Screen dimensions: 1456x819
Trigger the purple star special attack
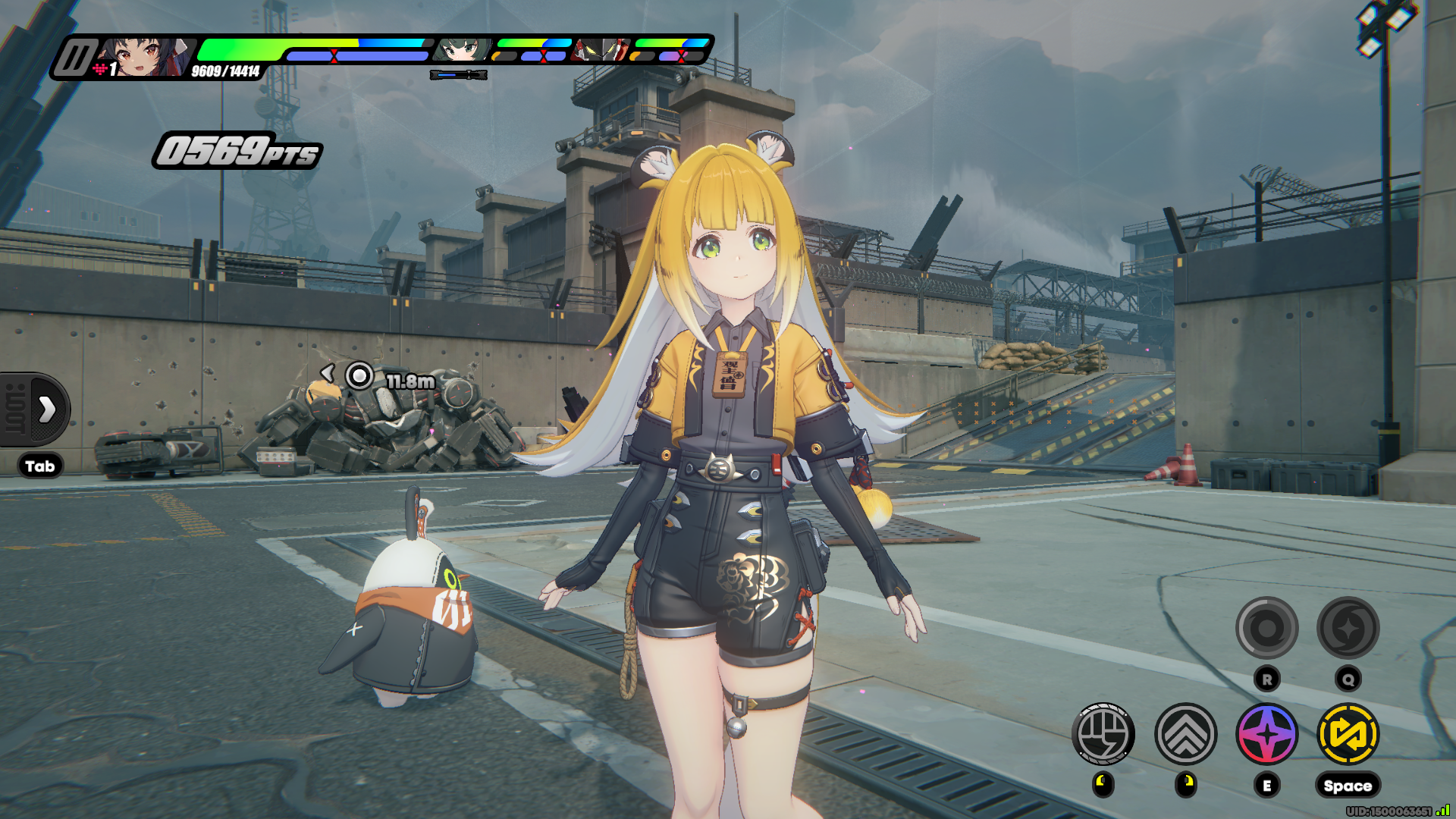(1267, 734)
